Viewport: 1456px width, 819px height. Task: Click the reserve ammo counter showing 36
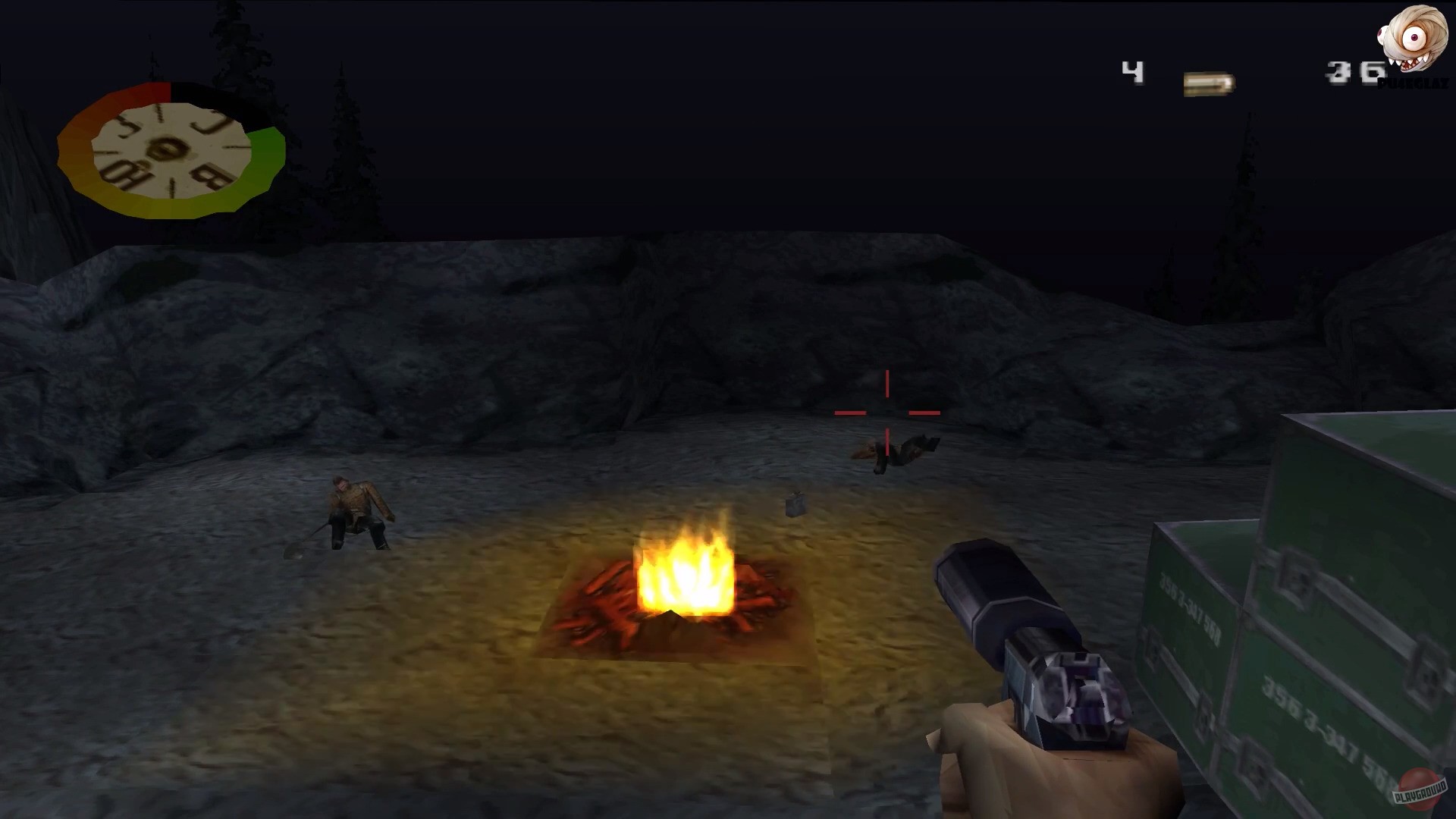[1354, 72]
